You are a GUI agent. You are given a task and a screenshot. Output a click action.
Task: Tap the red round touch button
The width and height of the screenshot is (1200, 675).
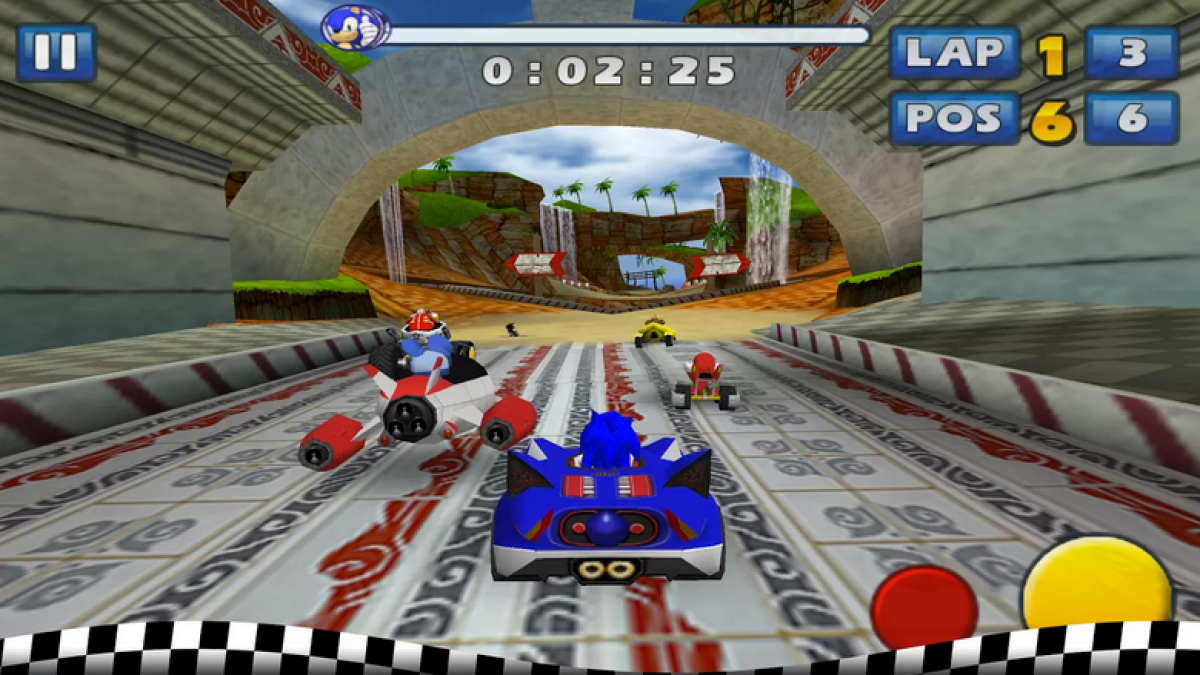pyautogui.click(x=923, y=603)
